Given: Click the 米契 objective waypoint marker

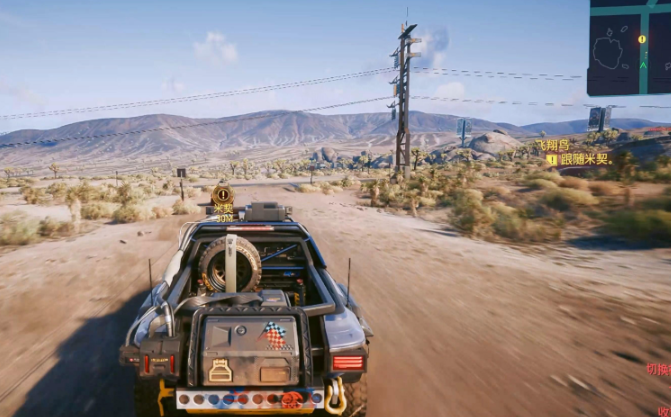Looking at the screenshot, I should coord(222,194).
